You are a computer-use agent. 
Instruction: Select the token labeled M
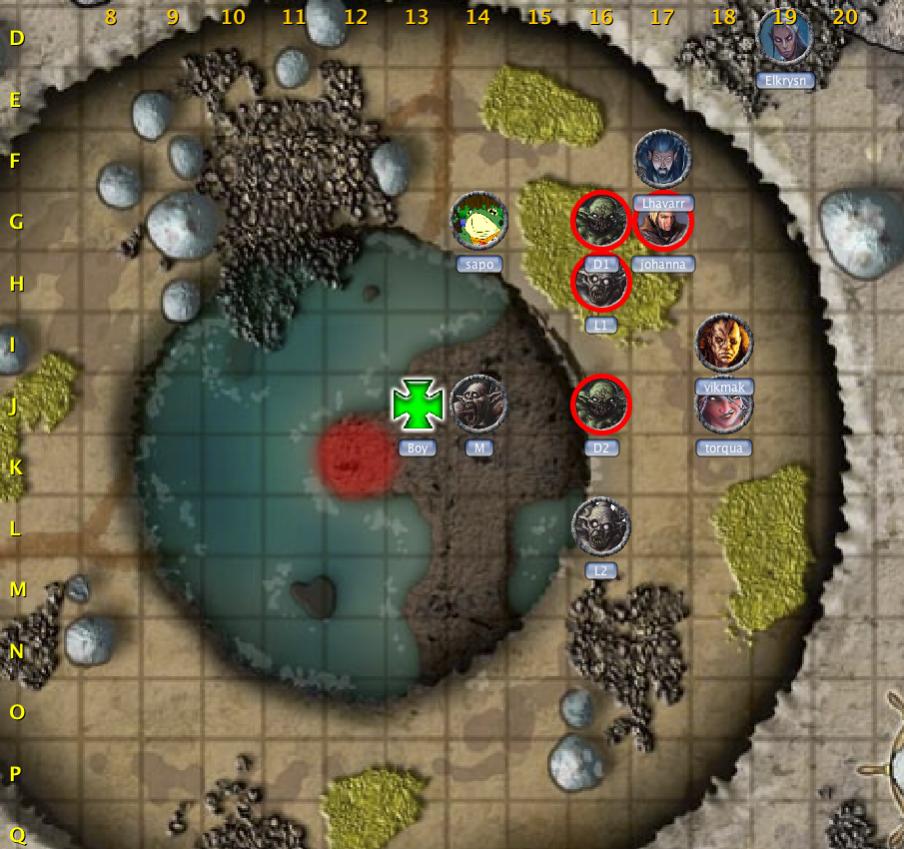click(x=479, y=404)
